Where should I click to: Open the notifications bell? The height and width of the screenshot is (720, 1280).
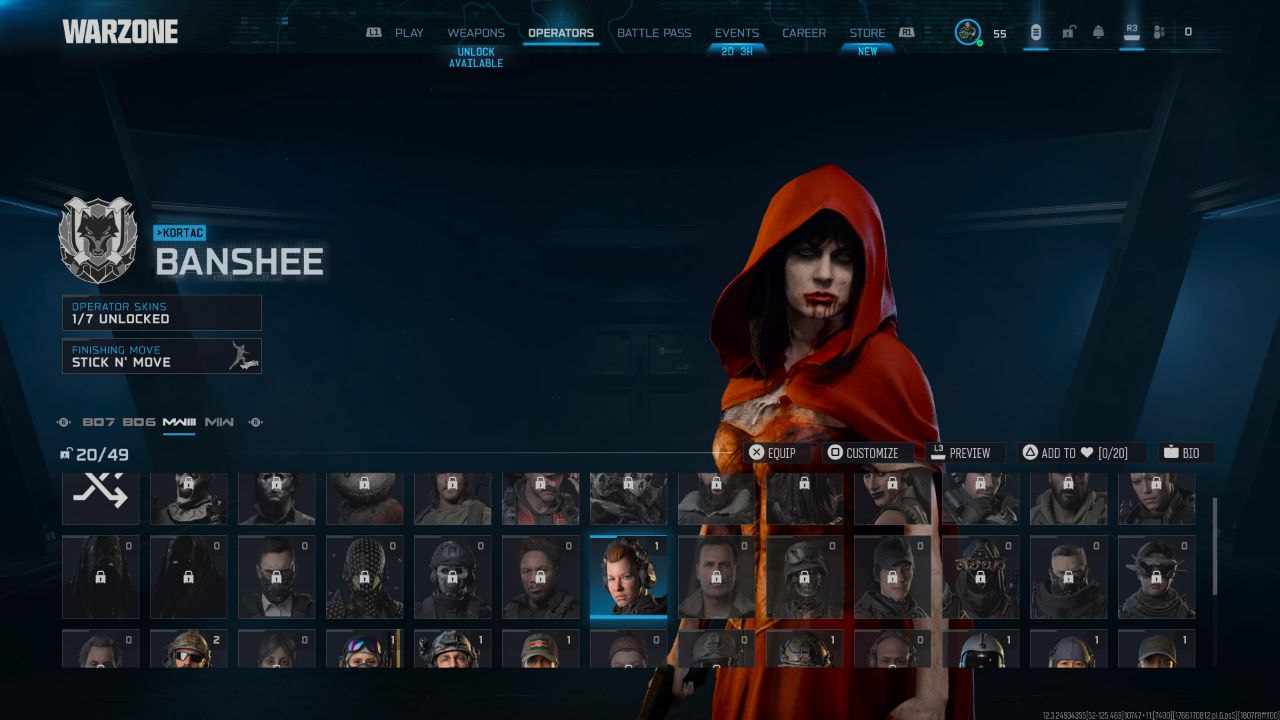click(1098, 32)
